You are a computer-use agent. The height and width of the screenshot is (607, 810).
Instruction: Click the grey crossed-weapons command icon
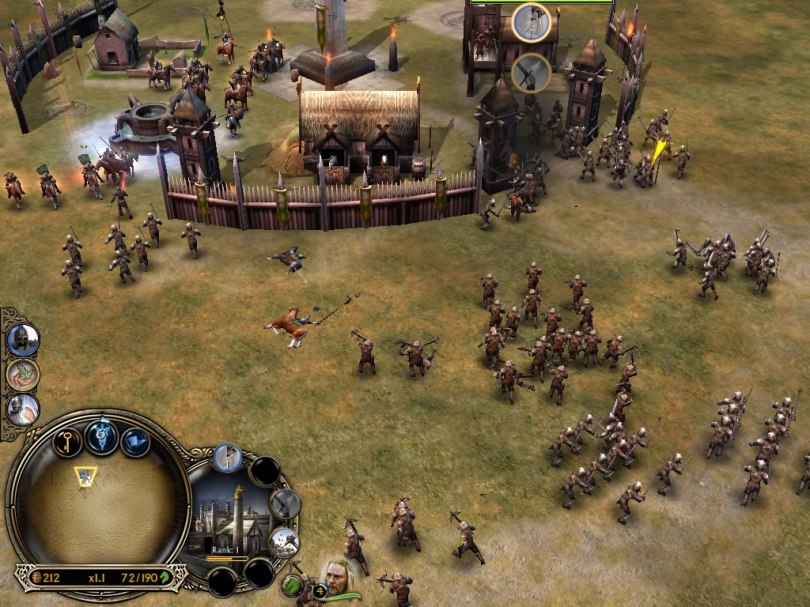tap(285, 503)
